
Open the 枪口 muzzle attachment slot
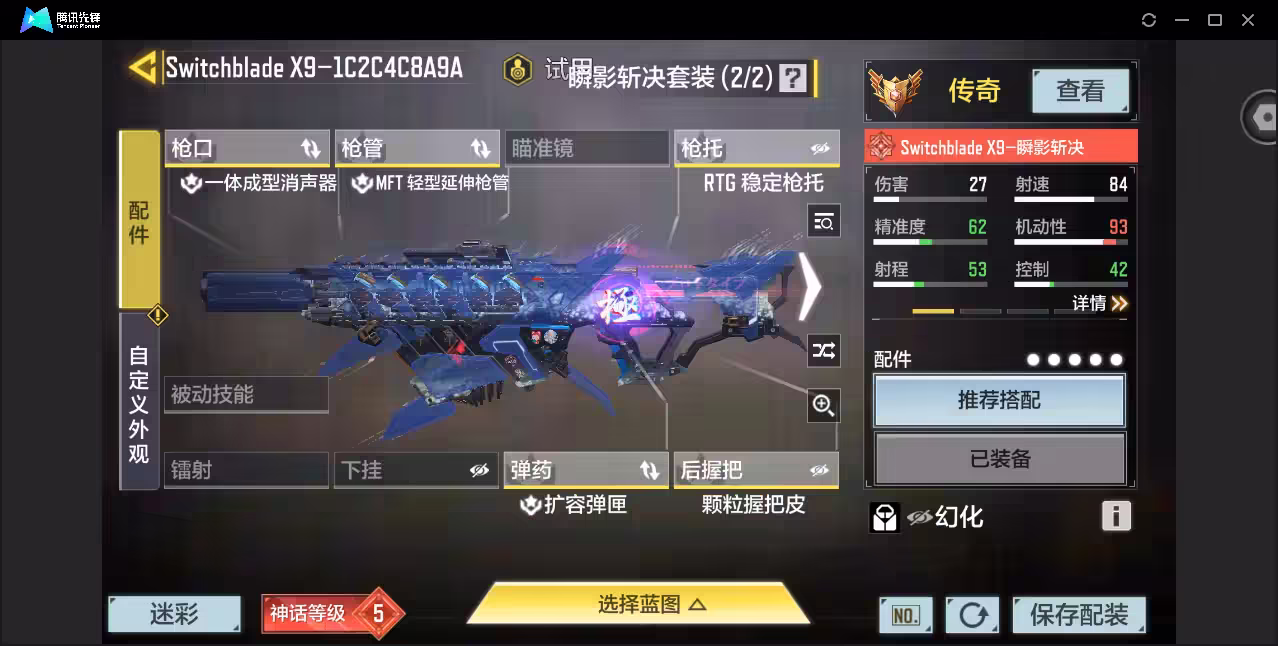point(247,149)
